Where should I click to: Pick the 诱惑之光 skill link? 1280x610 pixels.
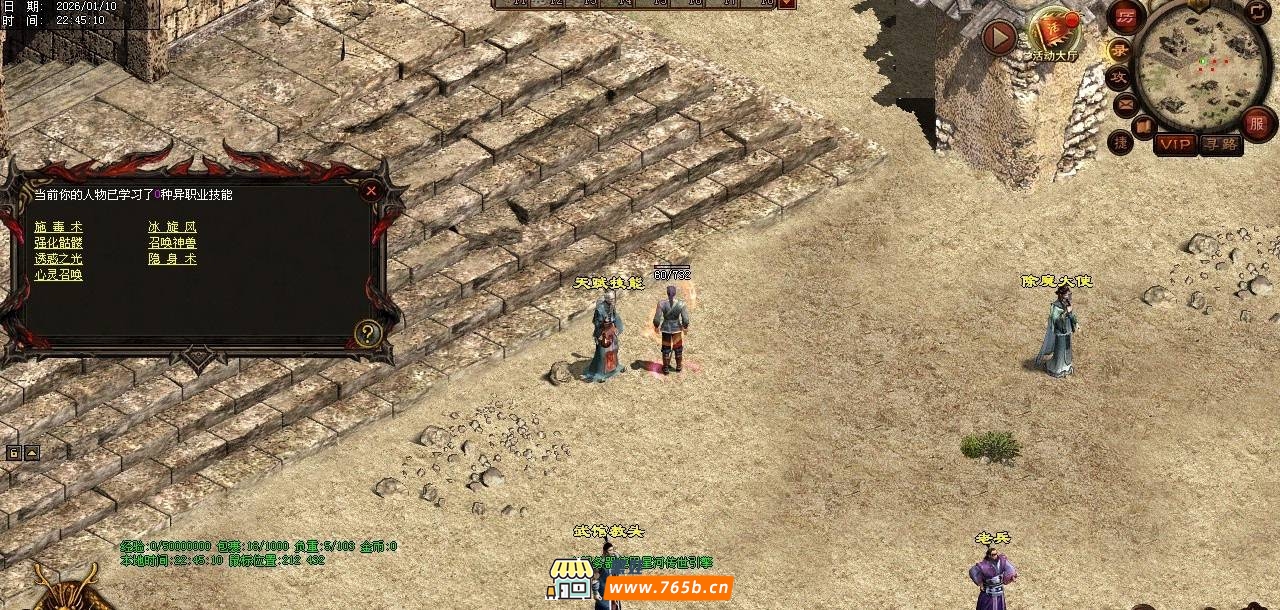[x=58, y=259]
